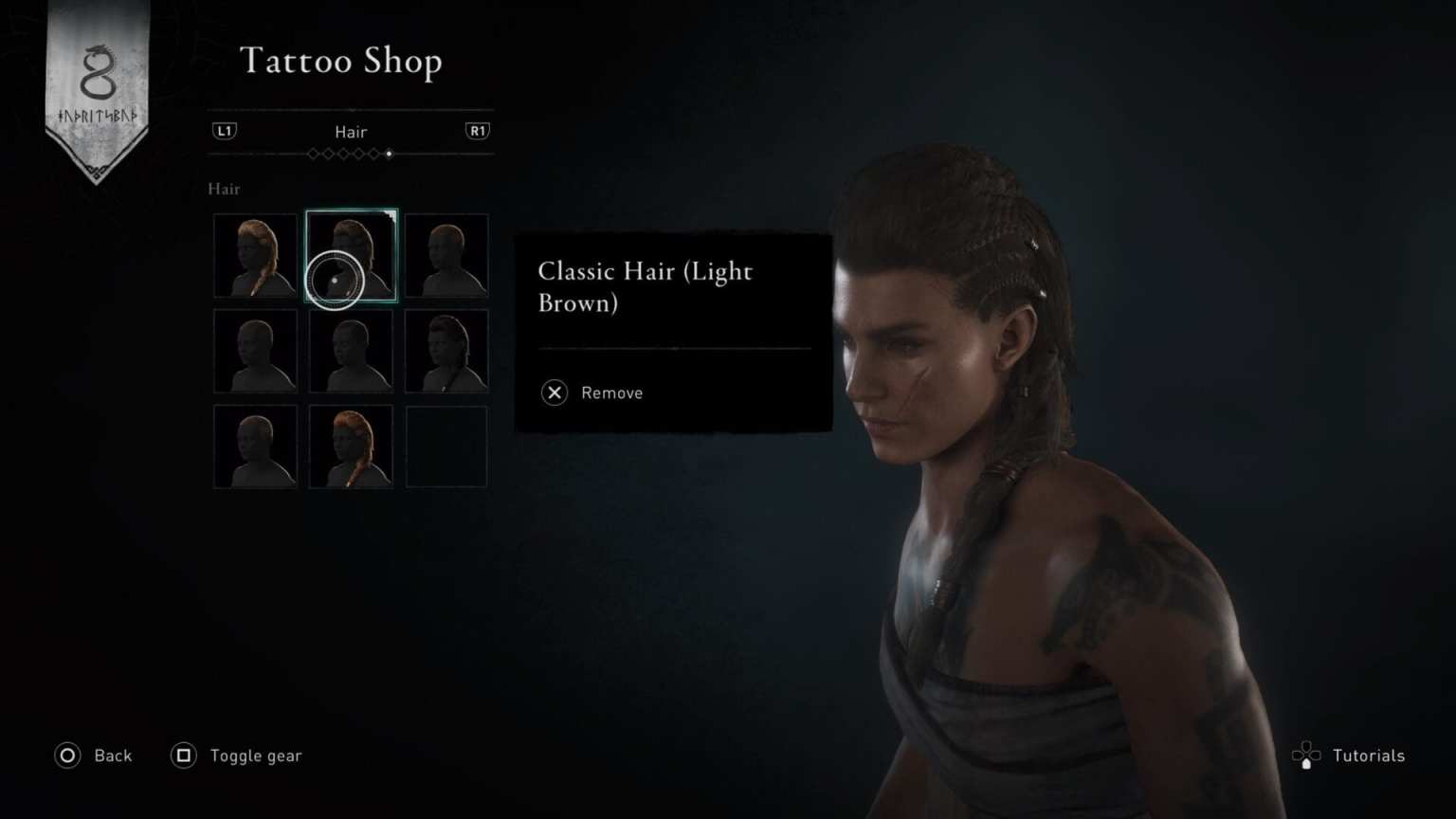The width and height of the screenshot is (1456, 819).
Task: Select the Hair tab header
Action: point(351,132)
